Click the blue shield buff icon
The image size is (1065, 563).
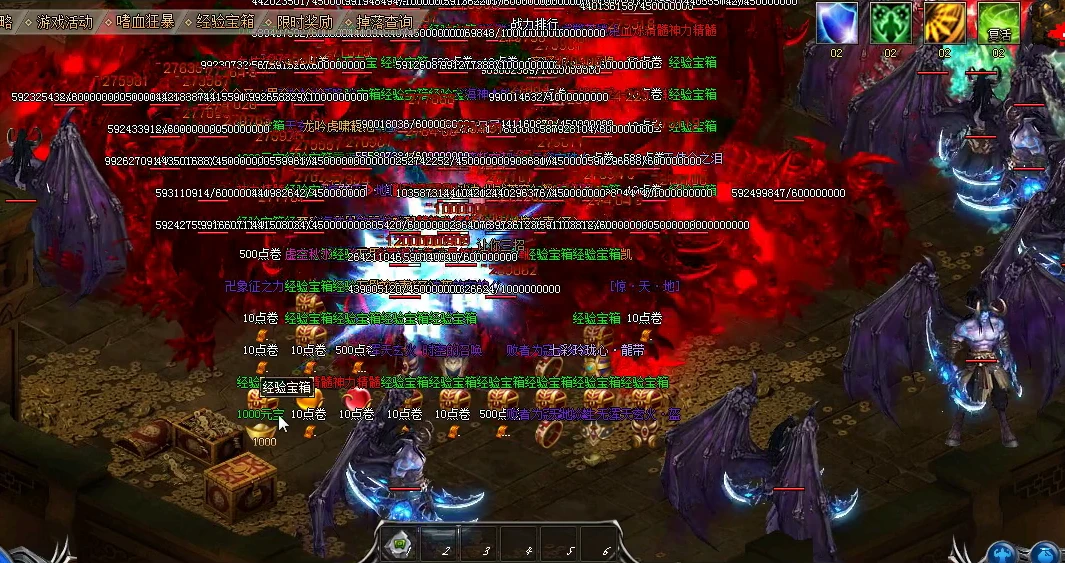coord(837,23)
